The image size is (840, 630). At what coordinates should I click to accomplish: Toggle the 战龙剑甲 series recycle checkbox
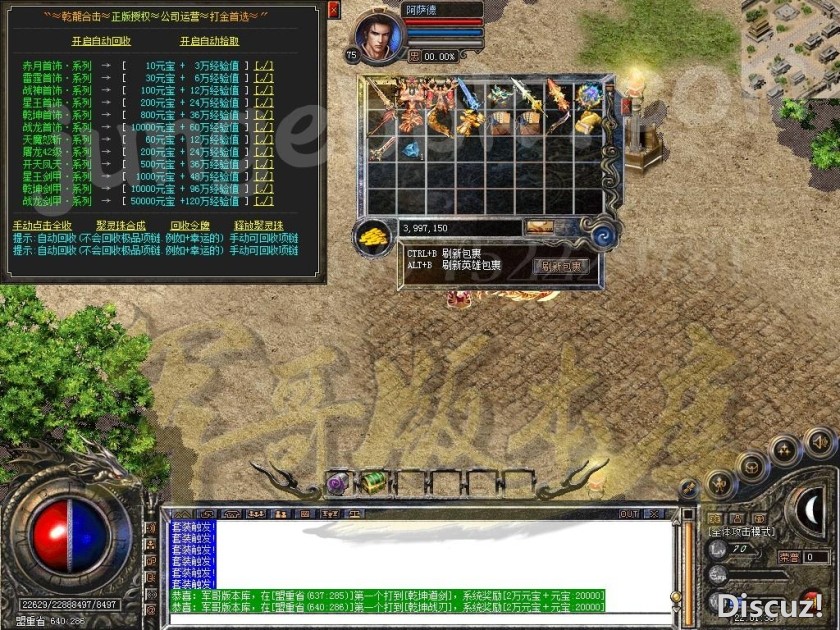coord(264,201)
